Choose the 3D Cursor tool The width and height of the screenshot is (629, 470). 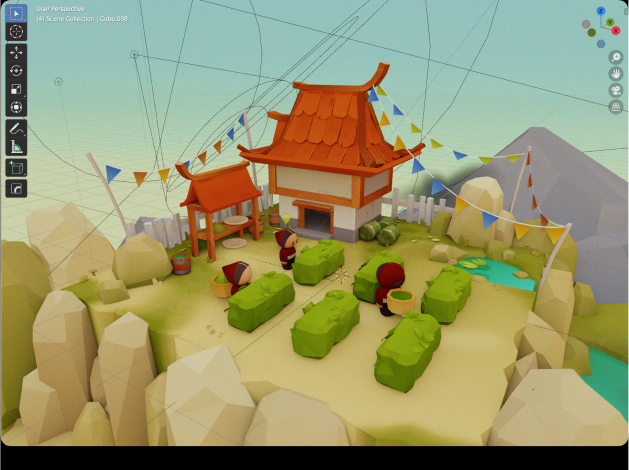click(16, 31)
